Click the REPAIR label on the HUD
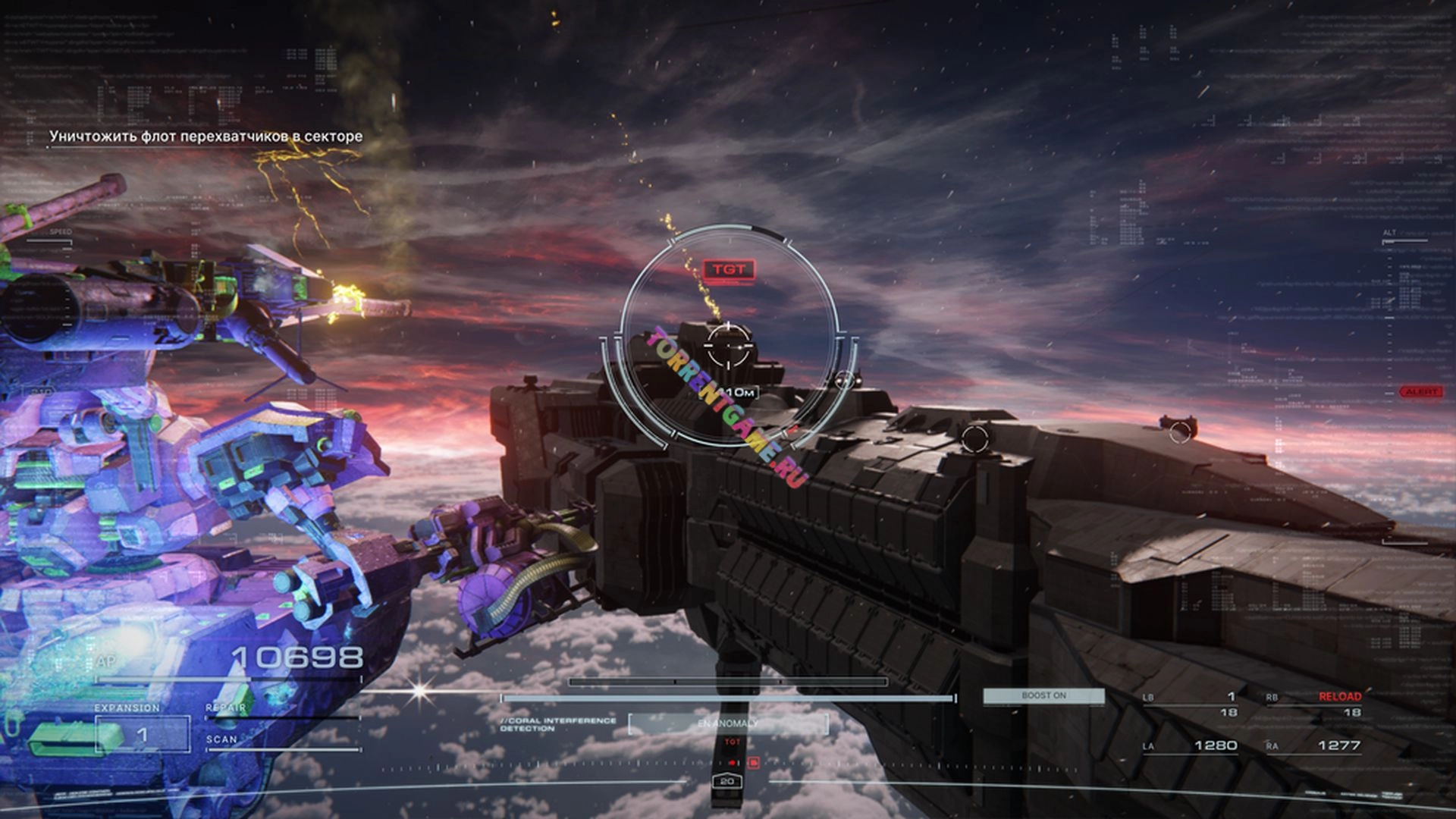1456x819 pixels. coord(226,708)
